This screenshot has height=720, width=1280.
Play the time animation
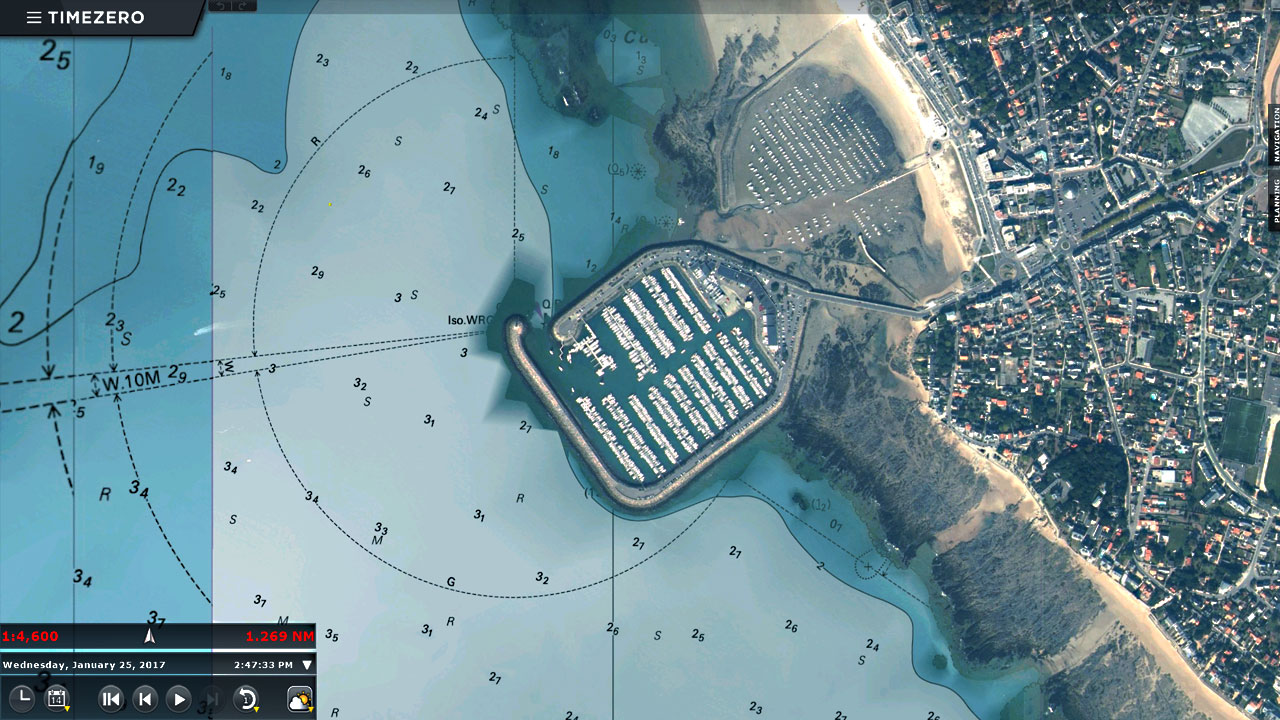tap(178, 699)
